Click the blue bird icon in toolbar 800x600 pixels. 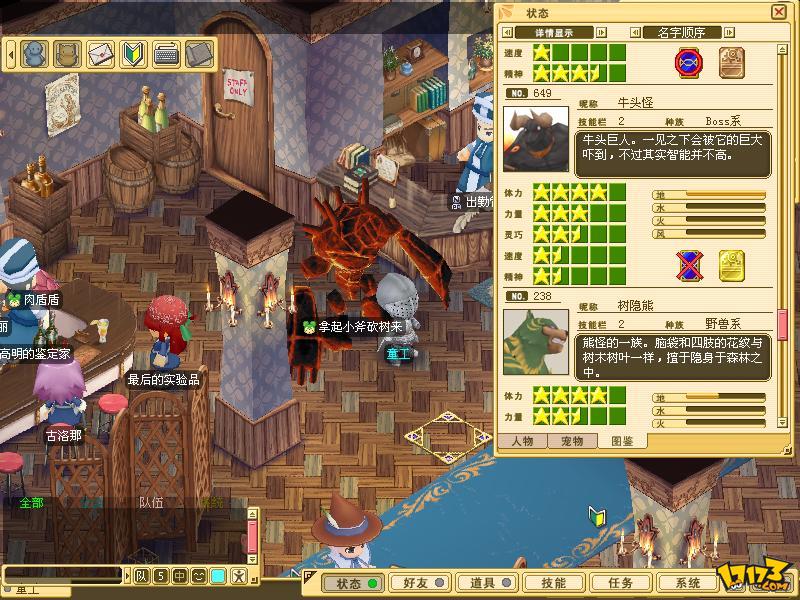coord(35,53)
